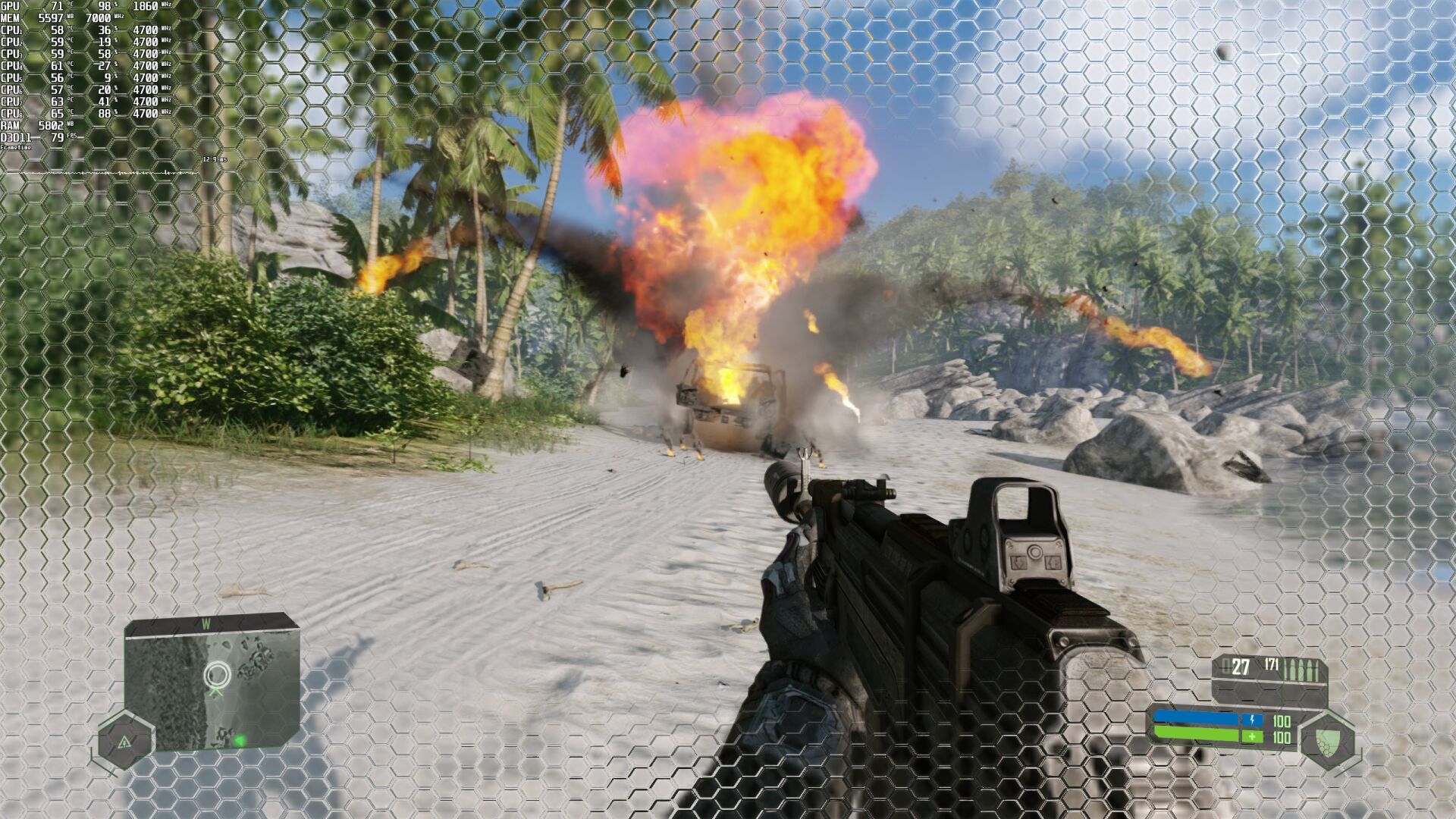Click the radar minimap
Image resolution: width=1456 pixels, height=819 pixels.
[x=212, y=683]
